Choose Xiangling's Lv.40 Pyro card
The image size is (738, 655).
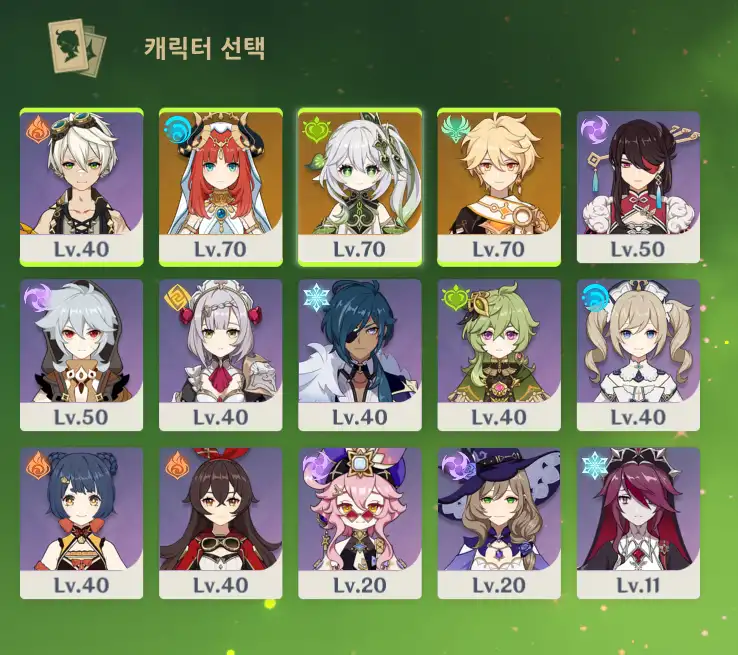click(81, 523)
